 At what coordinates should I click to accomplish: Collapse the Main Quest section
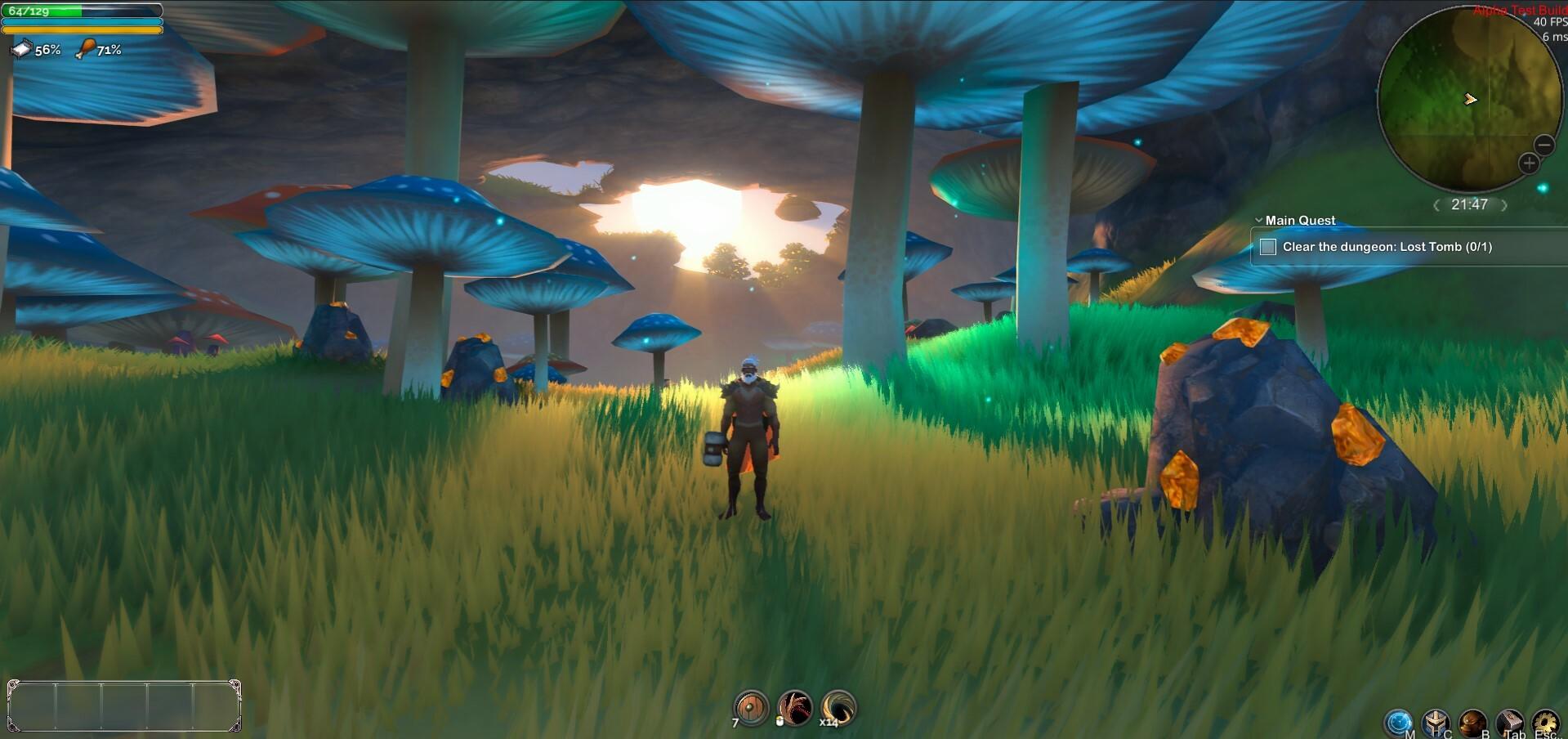1258,220
